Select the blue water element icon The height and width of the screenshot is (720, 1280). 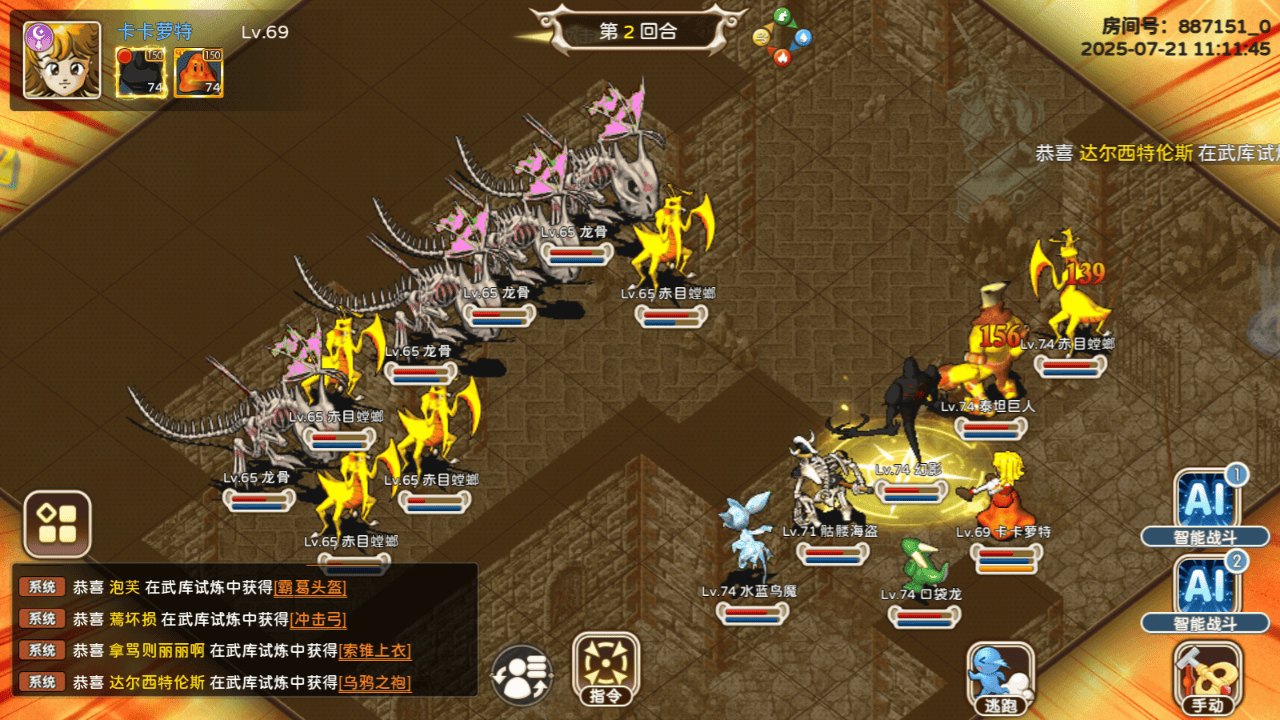point(803,37)
